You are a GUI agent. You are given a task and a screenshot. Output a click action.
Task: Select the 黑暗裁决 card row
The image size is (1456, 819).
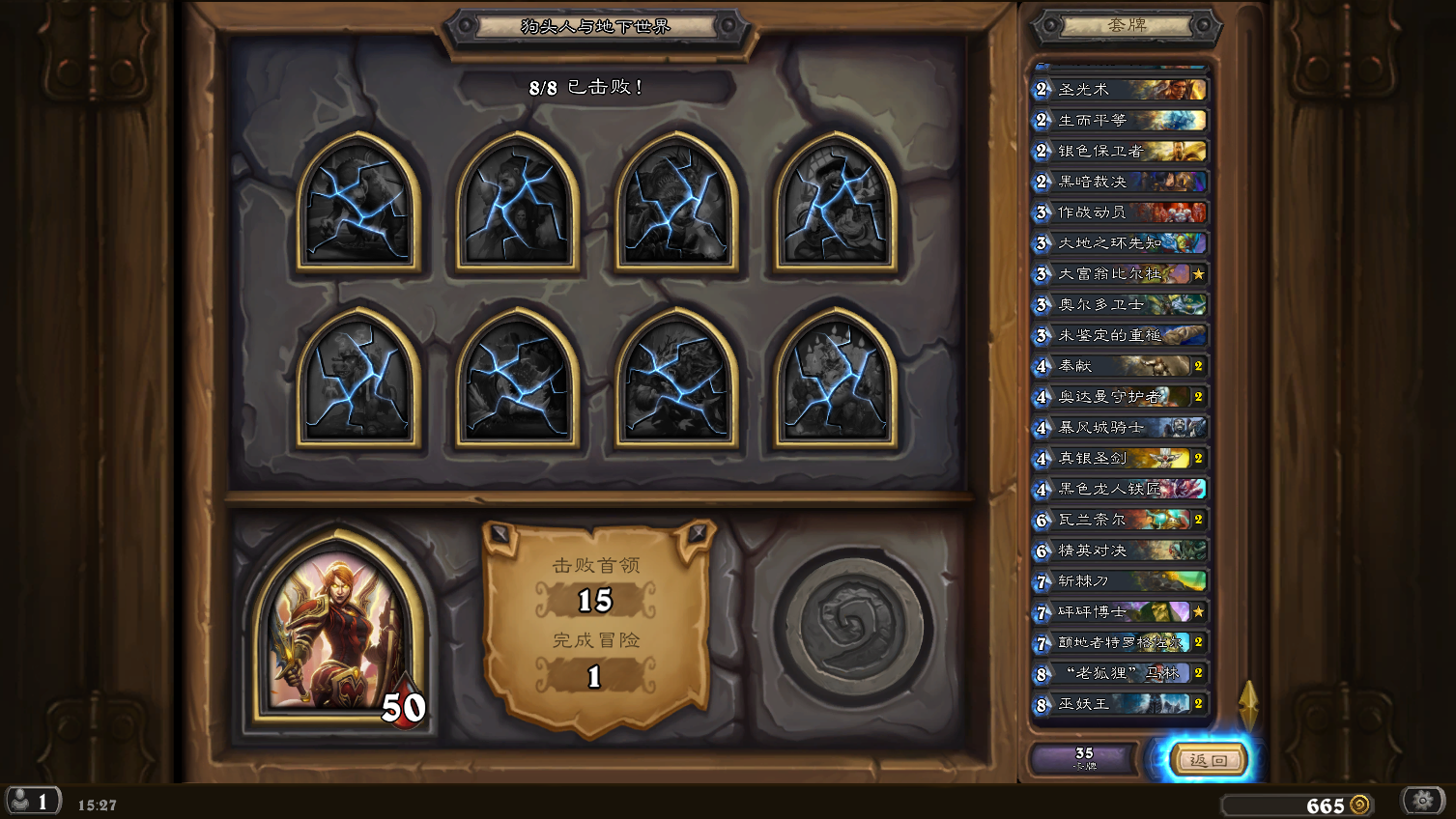[x=1121, y=182]
